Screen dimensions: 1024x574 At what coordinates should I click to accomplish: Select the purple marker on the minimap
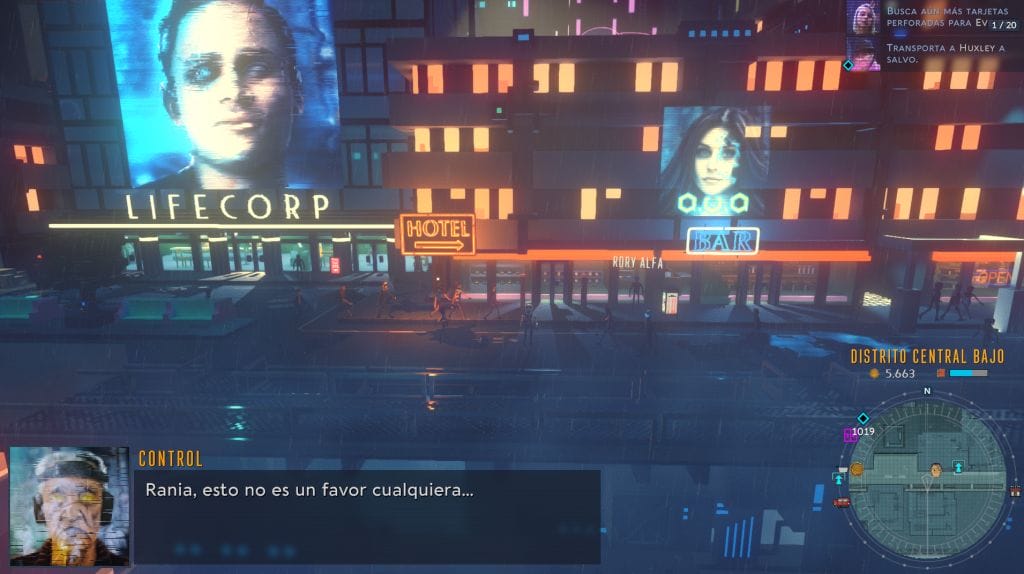(x=850, y=435)
